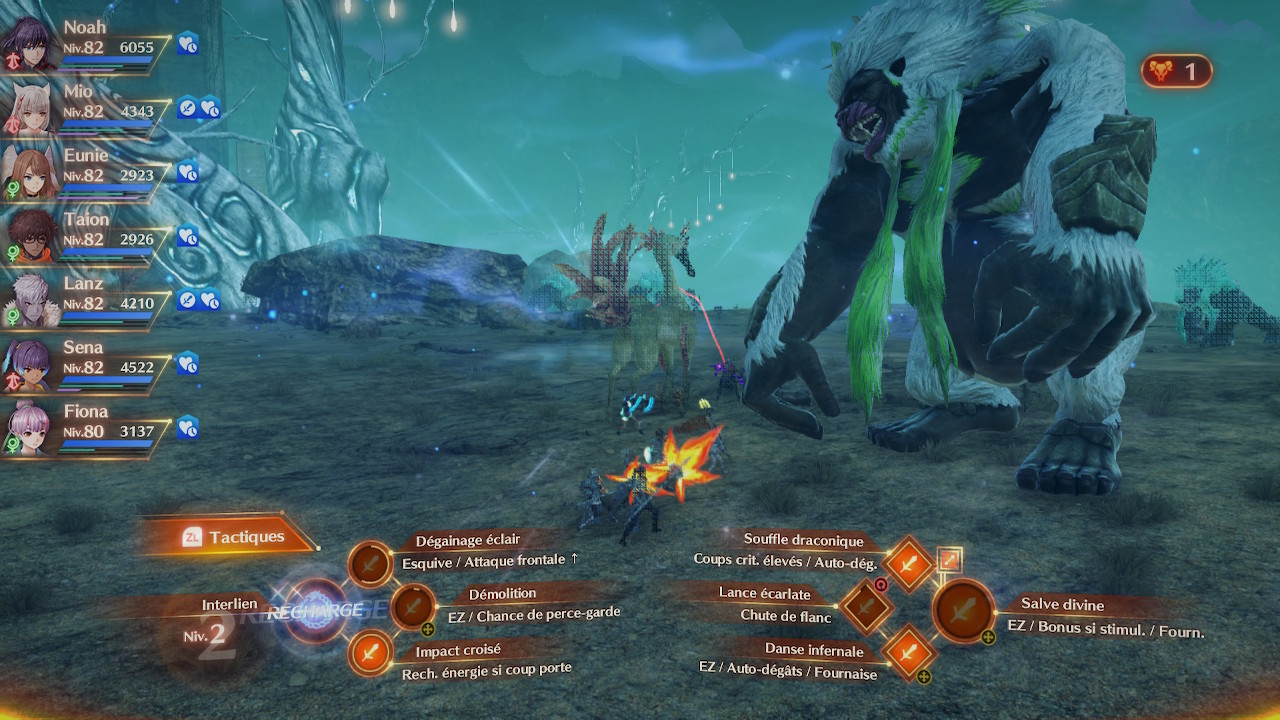Screen dimensions: 1280x720
Task: Choose Sena's party portrait
Action: (x=27, y=362)
